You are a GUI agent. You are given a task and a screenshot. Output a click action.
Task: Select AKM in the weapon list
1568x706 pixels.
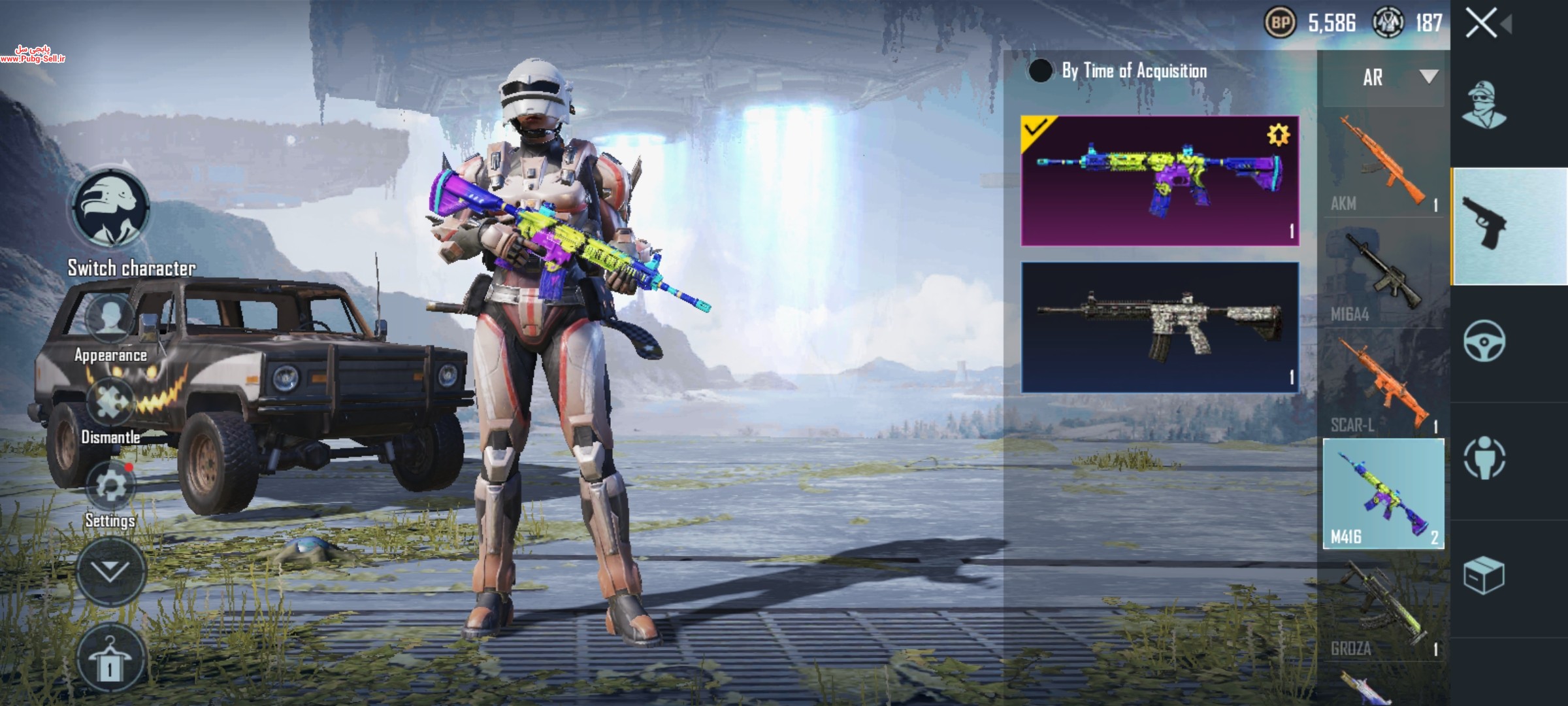click(1383, 165)
